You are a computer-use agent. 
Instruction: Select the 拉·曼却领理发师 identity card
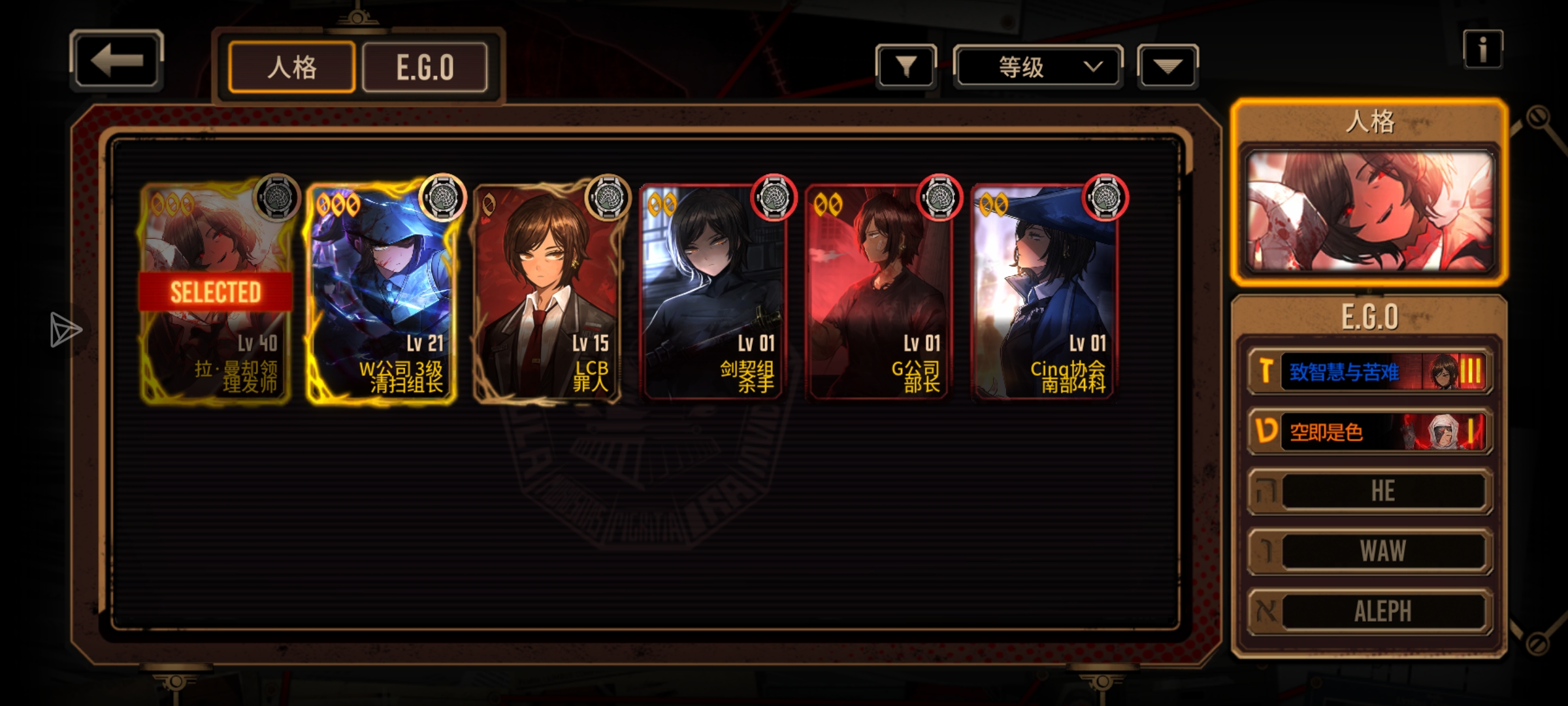(x=216, y=292)
